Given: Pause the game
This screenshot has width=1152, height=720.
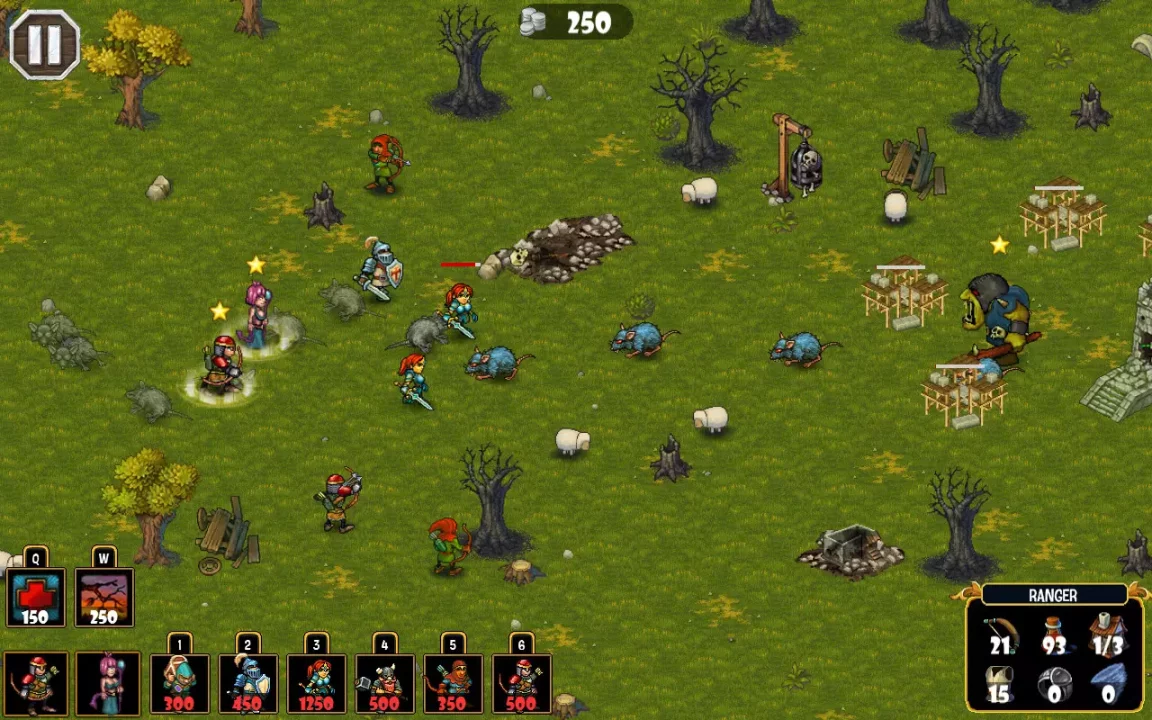Looking at the screenshot, I should click(x=44, y=44).
